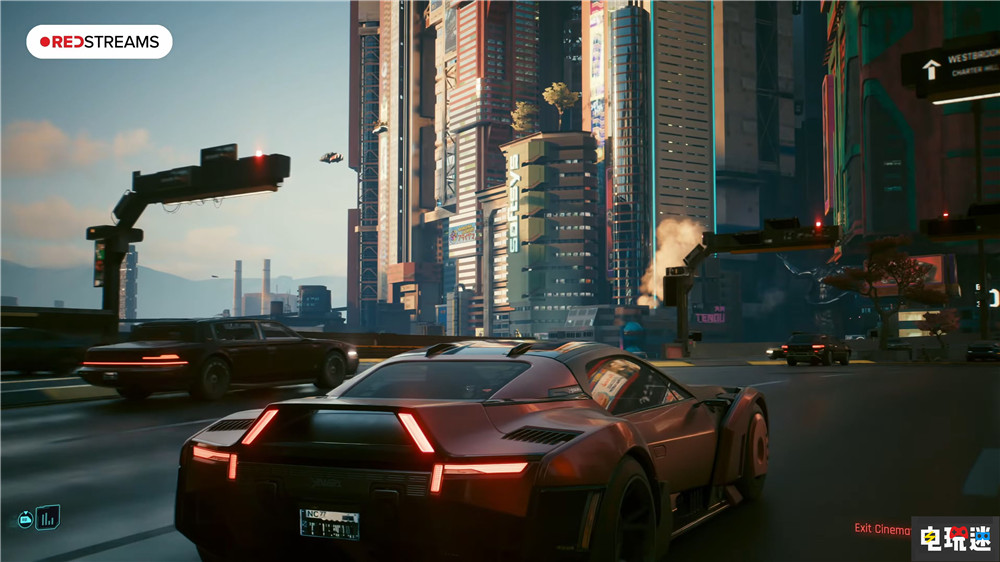Click the Exit Cinematic label
Viewport: 1000px width, 562px height.
pos(881,528)
